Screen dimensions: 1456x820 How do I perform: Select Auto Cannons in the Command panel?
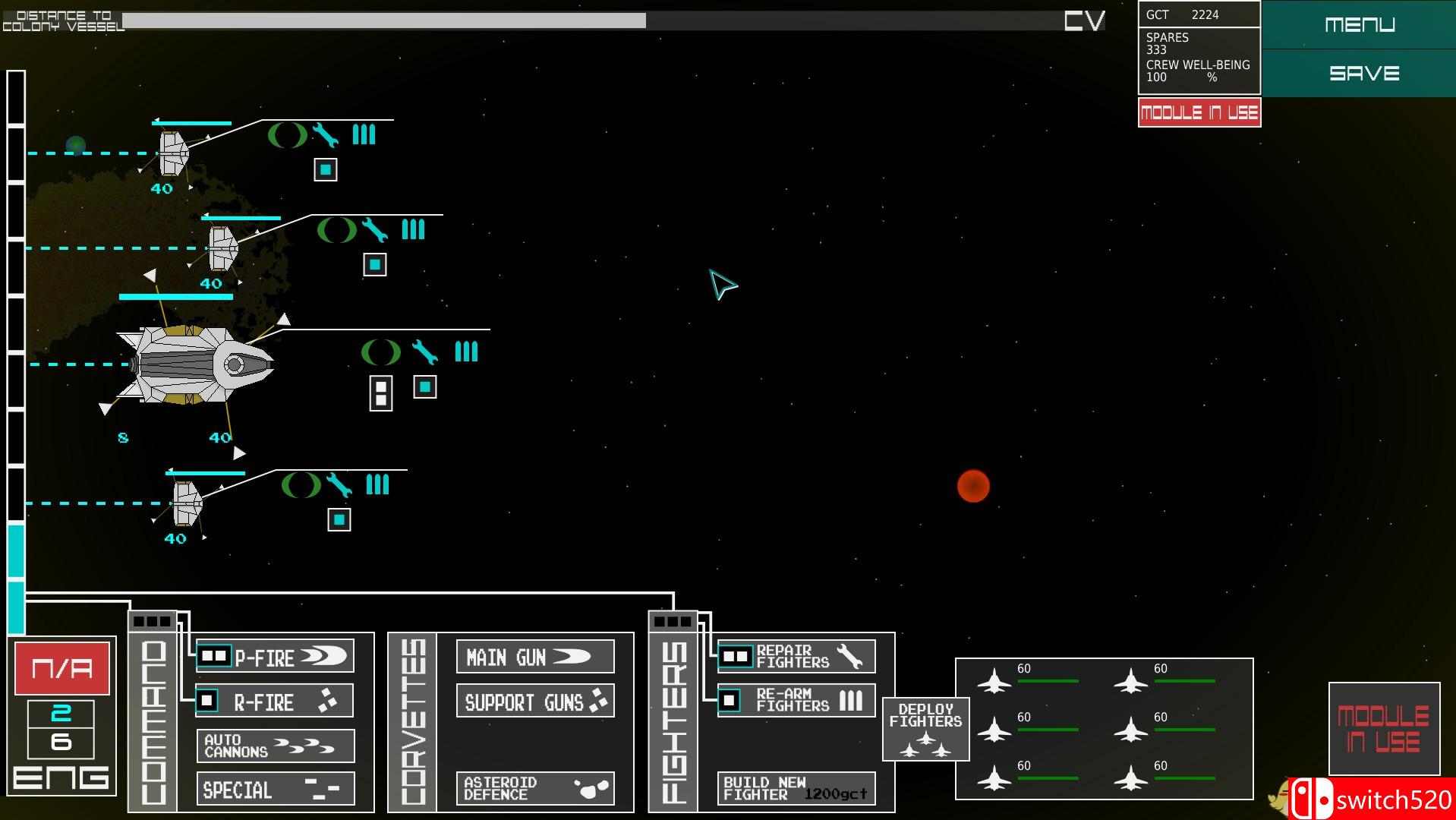275,745
